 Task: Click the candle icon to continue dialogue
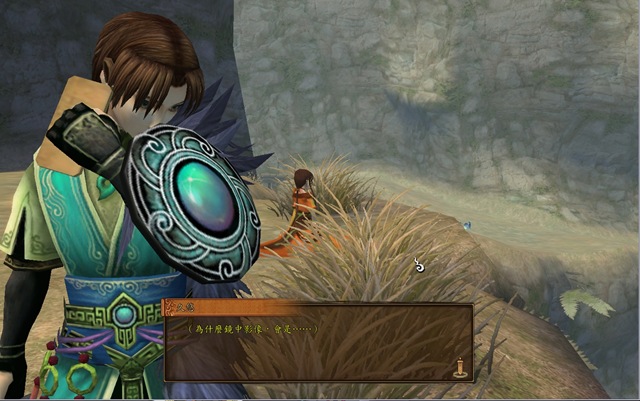coord(460,366)
